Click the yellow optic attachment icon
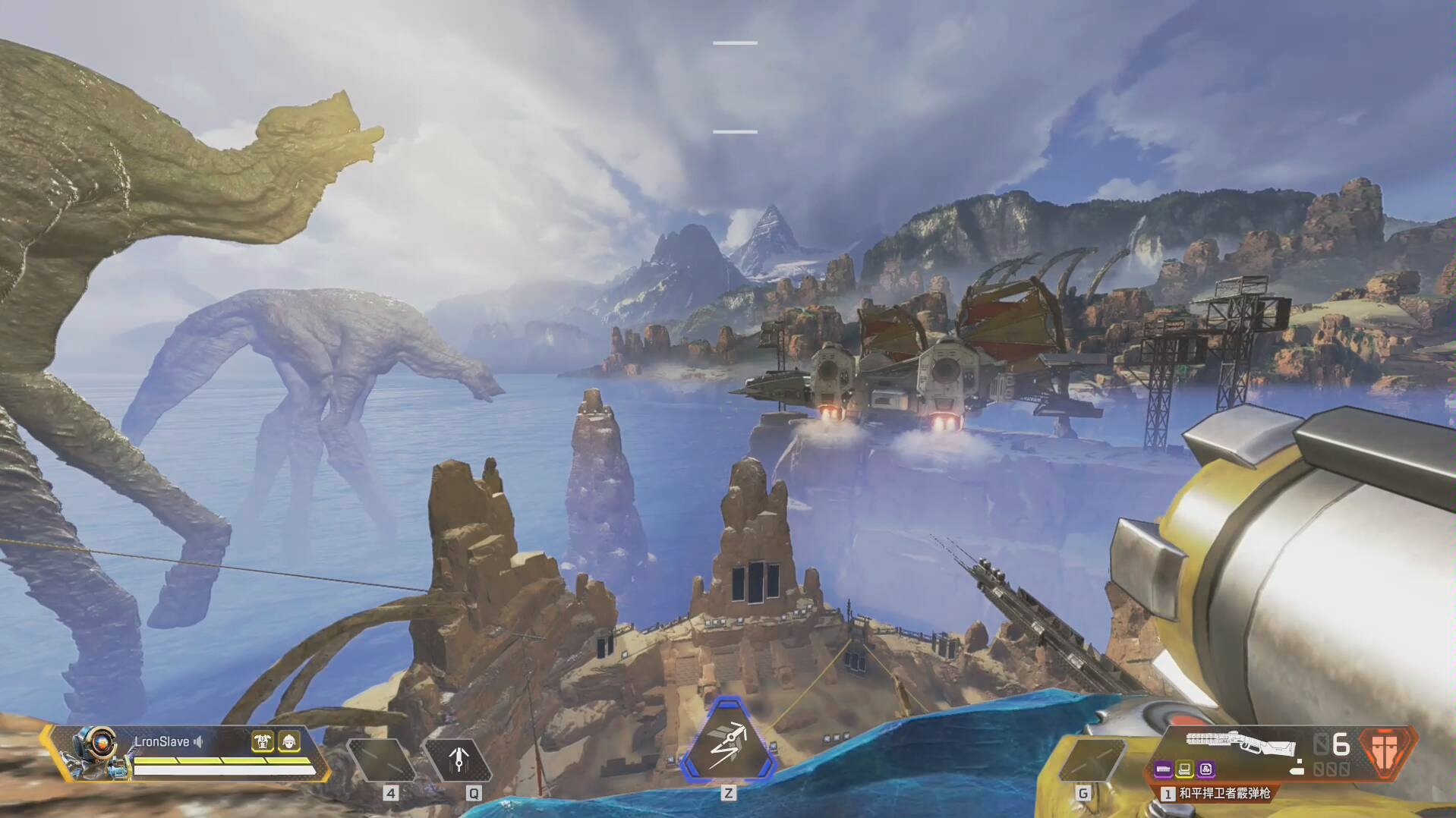The width and height of the screenshot is (1456, 818). 1184,769
